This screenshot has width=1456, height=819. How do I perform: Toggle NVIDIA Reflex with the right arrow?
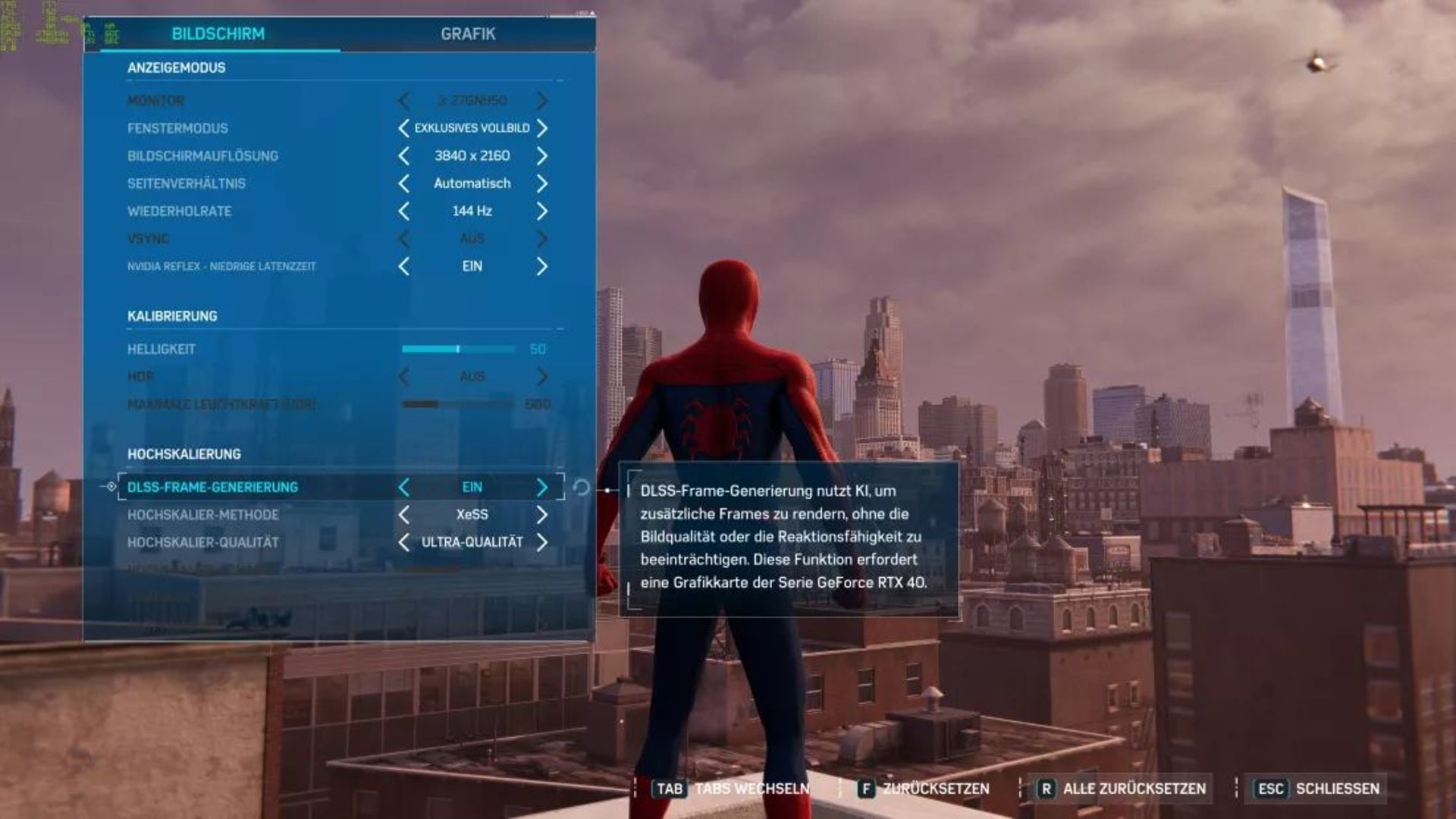541,266
